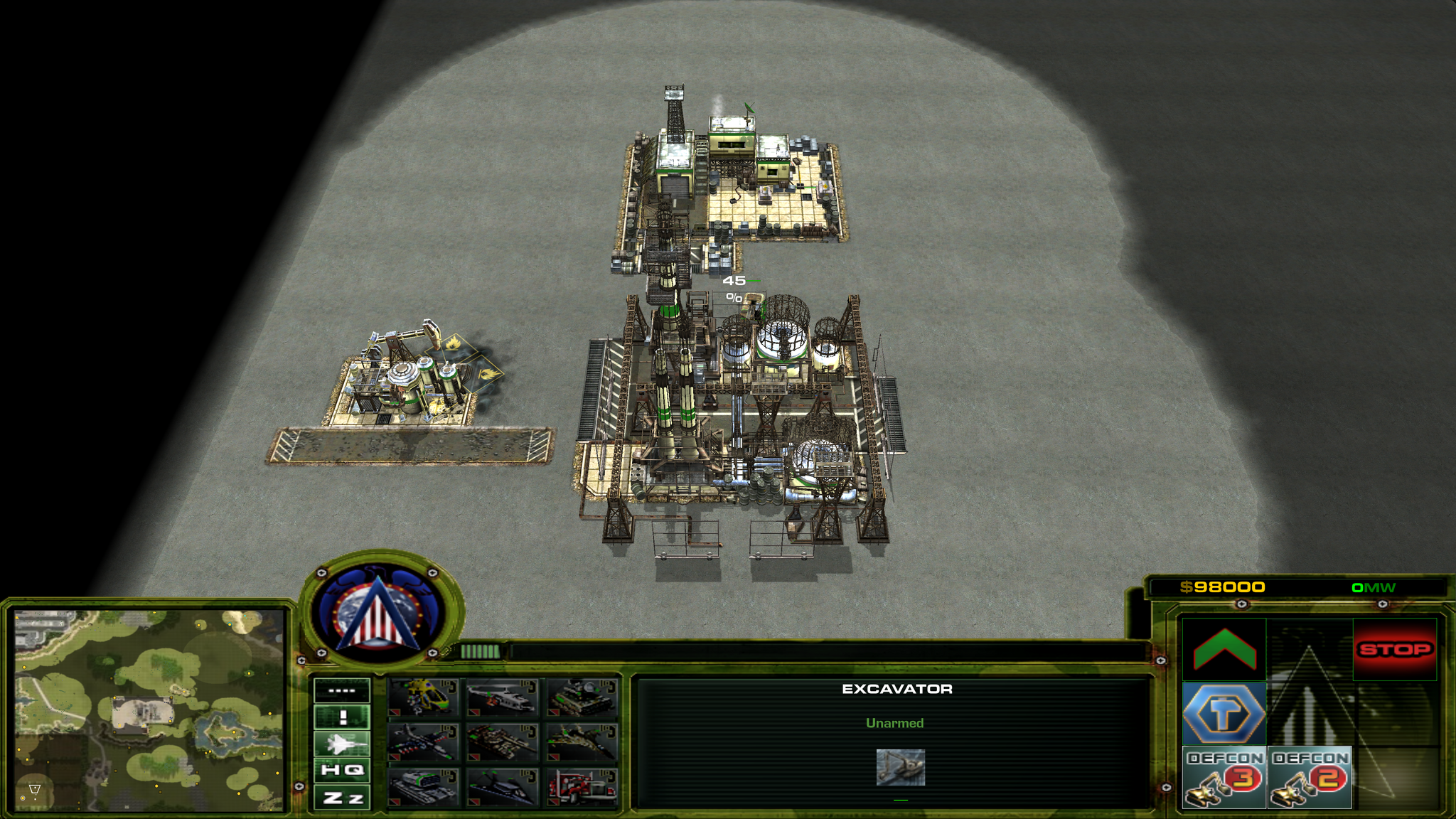Click the red STOP command button
This screenshot has width=1456, height=819.
tap(1394, 649)
